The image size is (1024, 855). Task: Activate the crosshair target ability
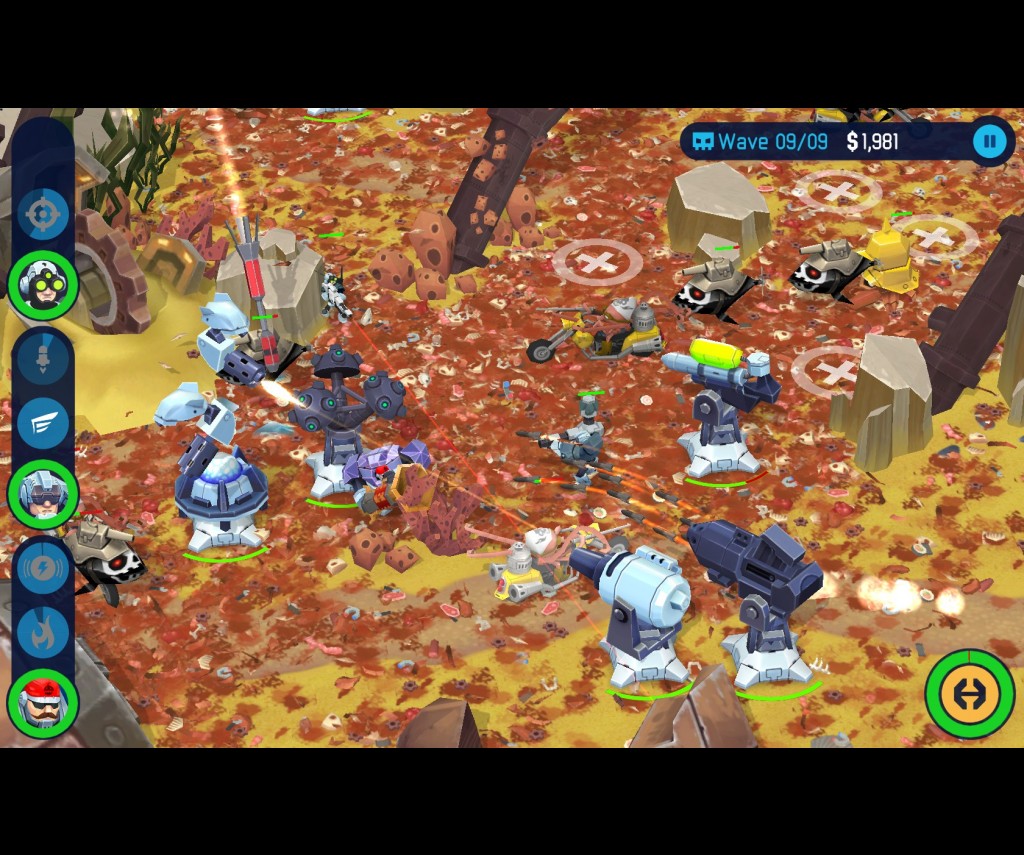tap(43, 214)
